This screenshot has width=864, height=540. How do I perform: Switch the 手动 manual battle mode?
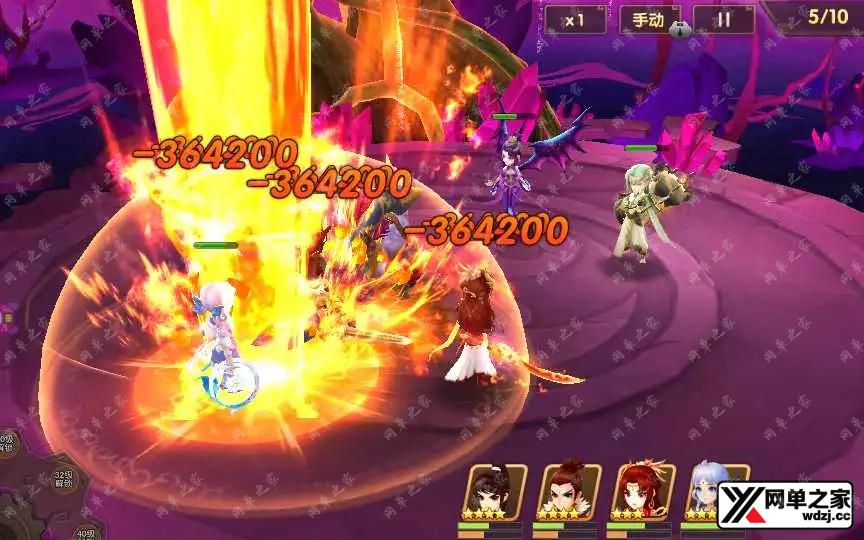coord(649,19)
